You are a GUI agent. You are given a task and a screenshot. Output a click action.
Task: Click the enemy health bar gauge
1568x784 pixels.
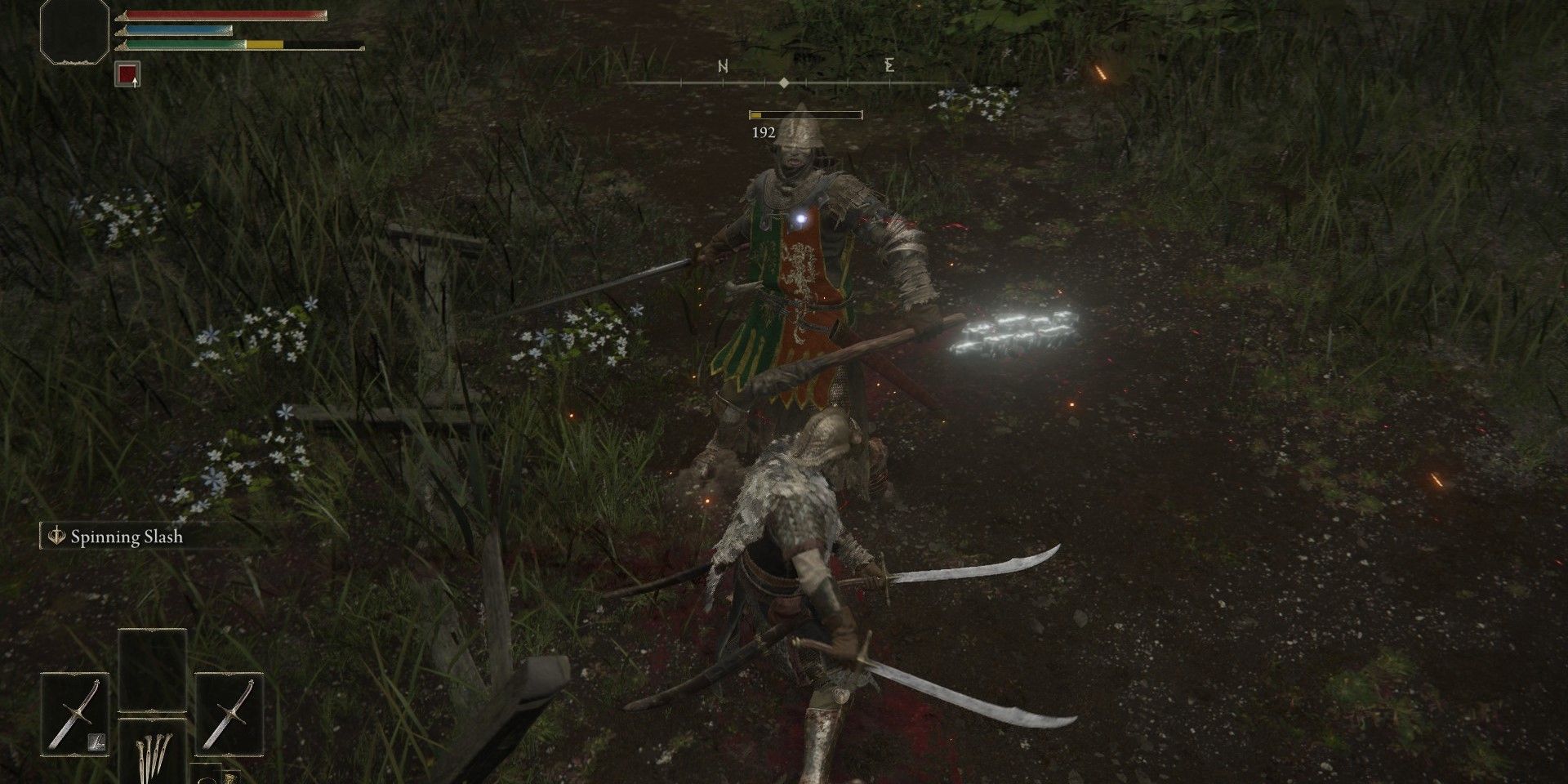(x=804, y=115)
